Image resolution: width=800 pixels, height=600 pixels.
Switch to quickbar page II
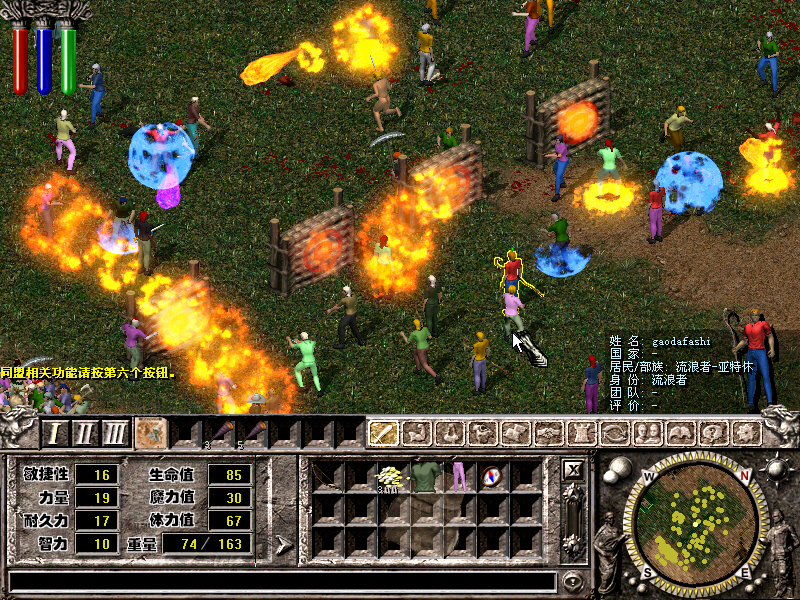click(86, 433)
